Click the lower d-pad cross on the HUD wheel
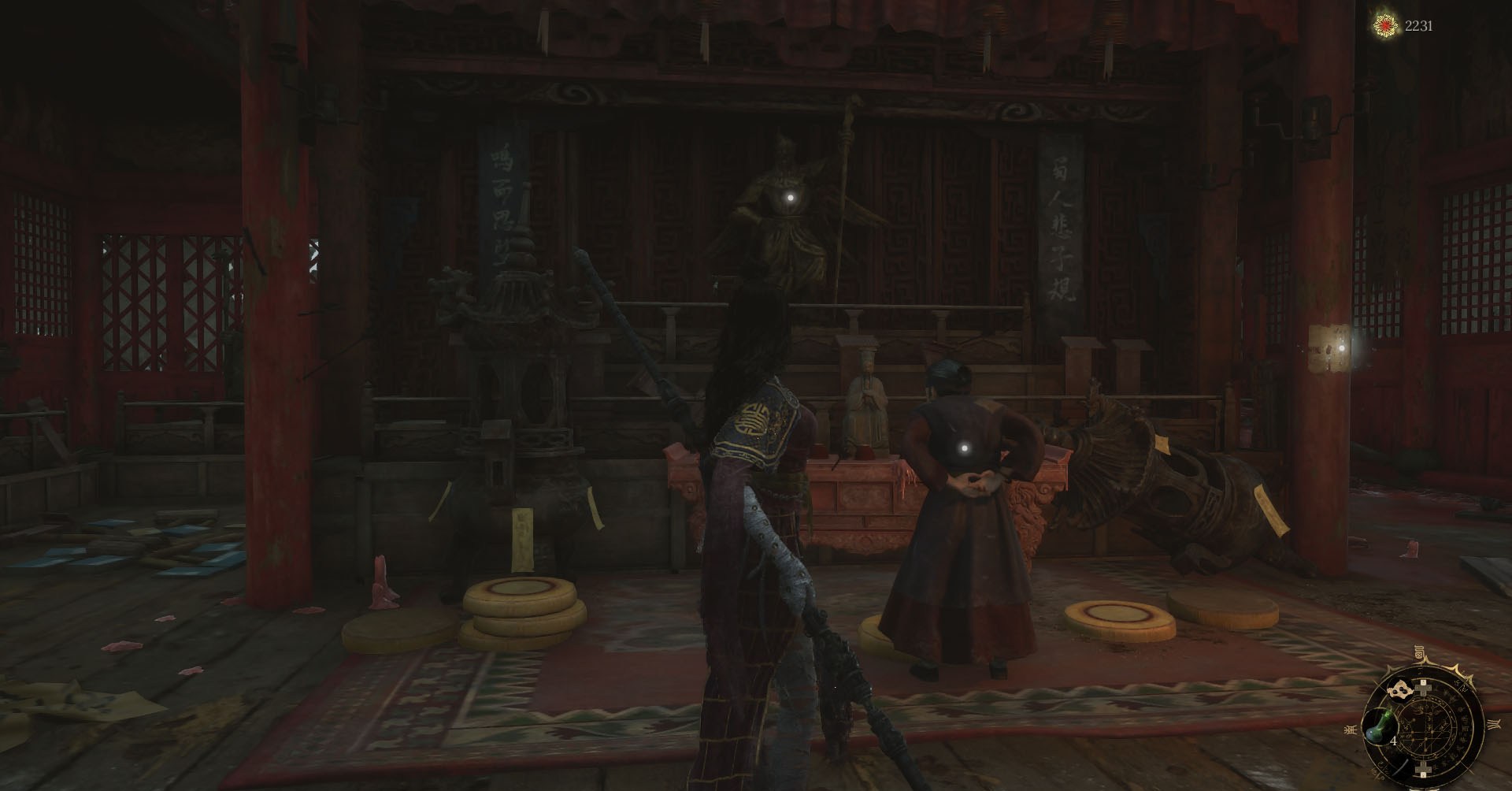This screenshot has width=1512, height=791. [1423, 768]
